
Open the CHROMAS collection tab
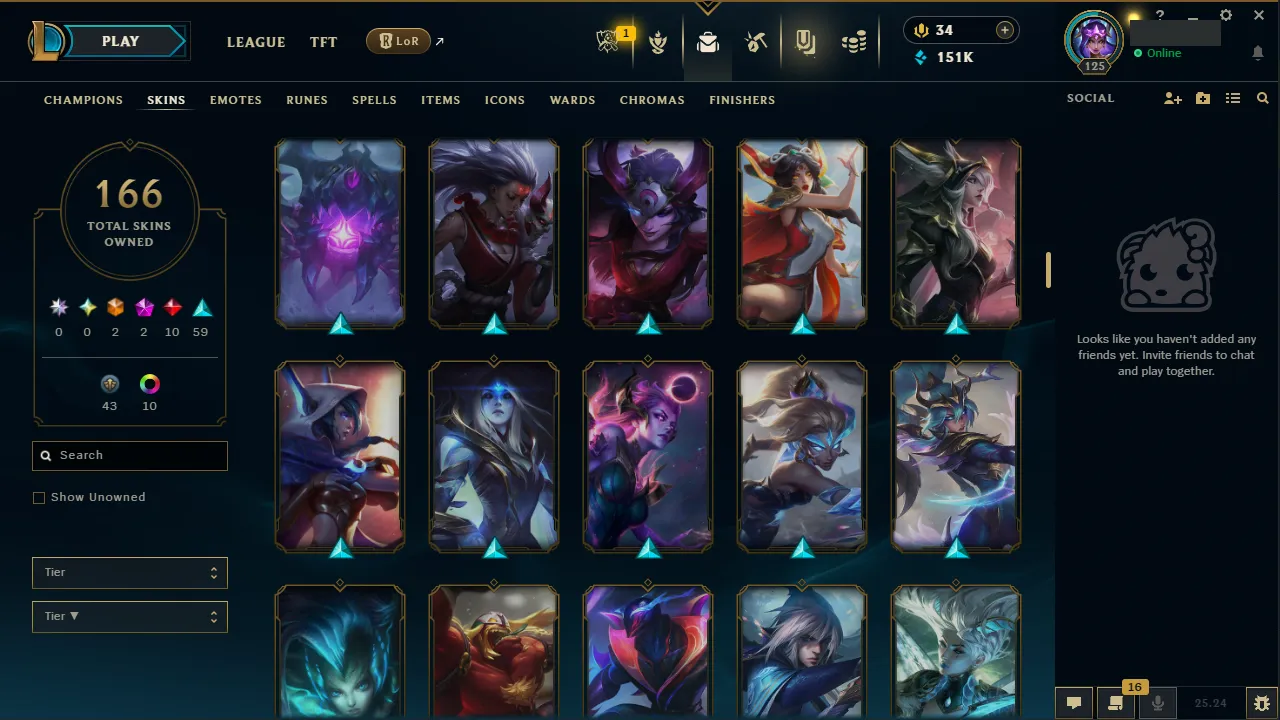(652, 100)
